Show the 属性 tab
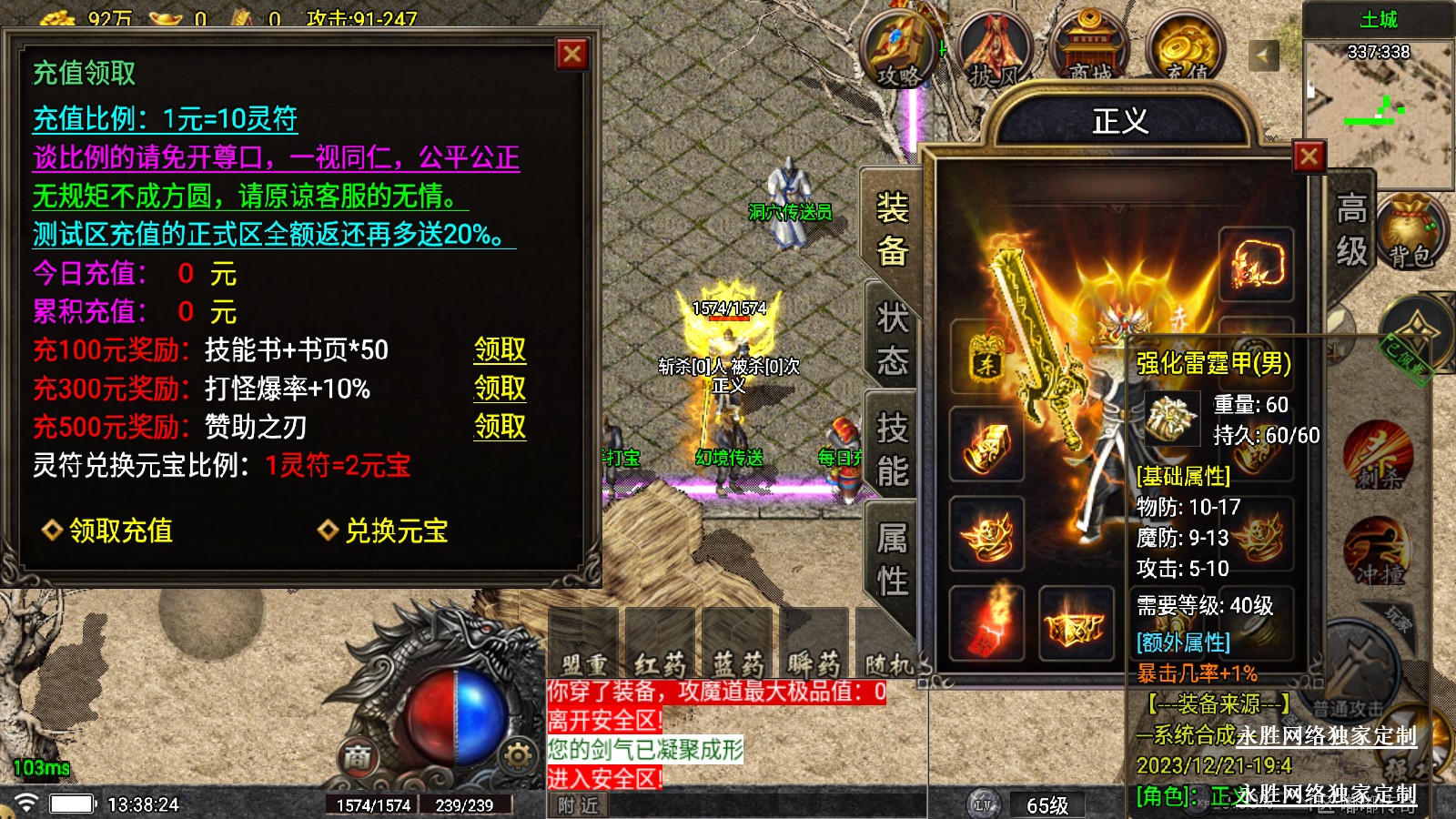1456x819 pixels. [892, 559]
